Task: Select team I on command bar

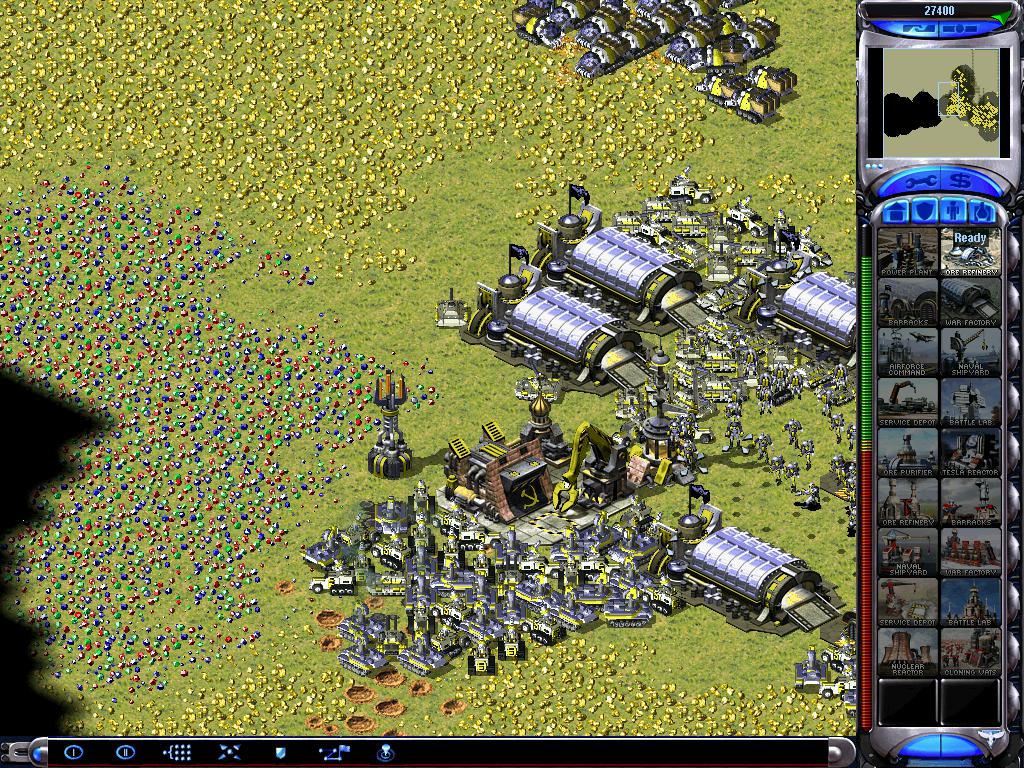Action: pos(73,751)
